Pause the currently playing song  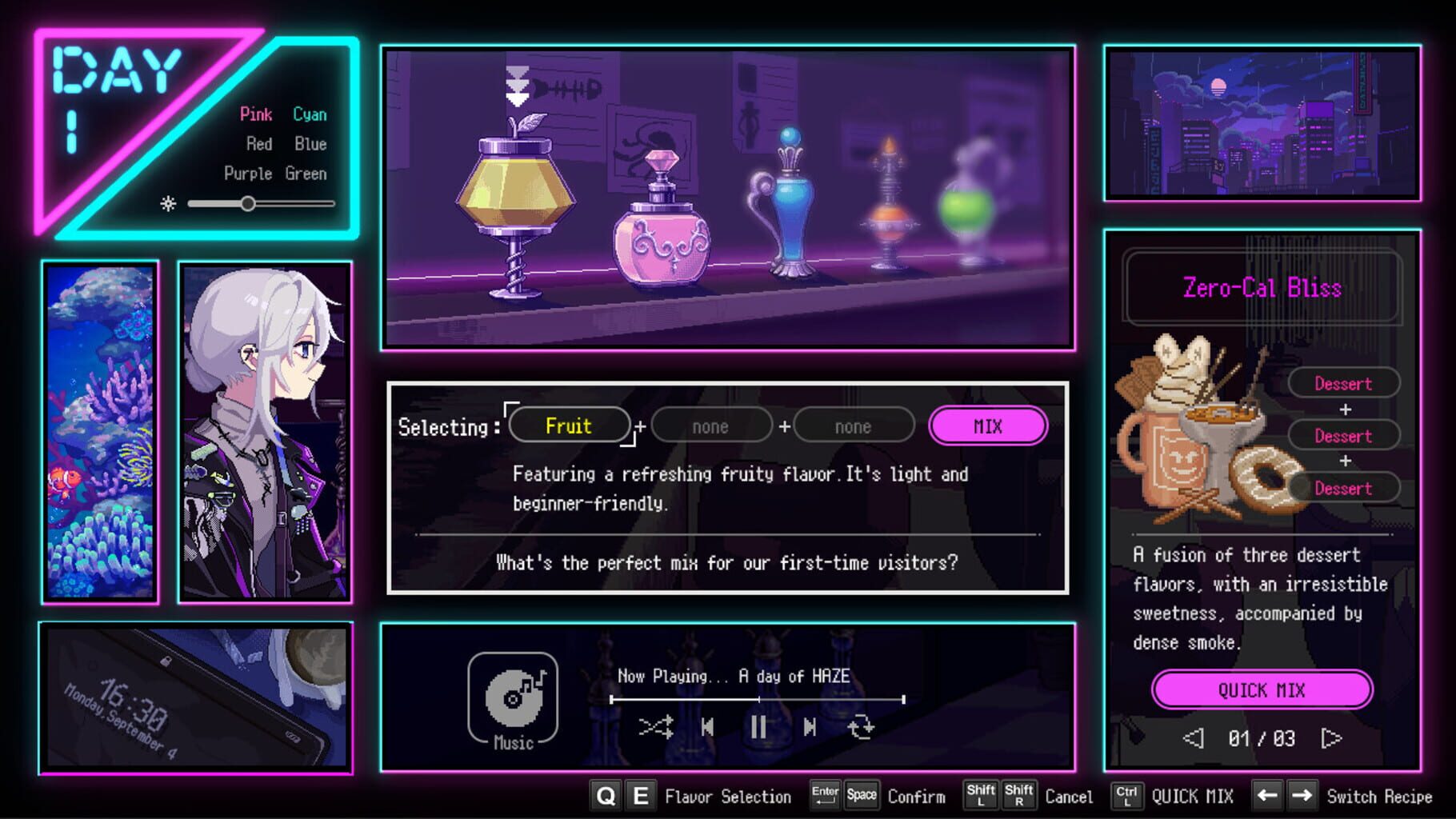pos(758,727)
